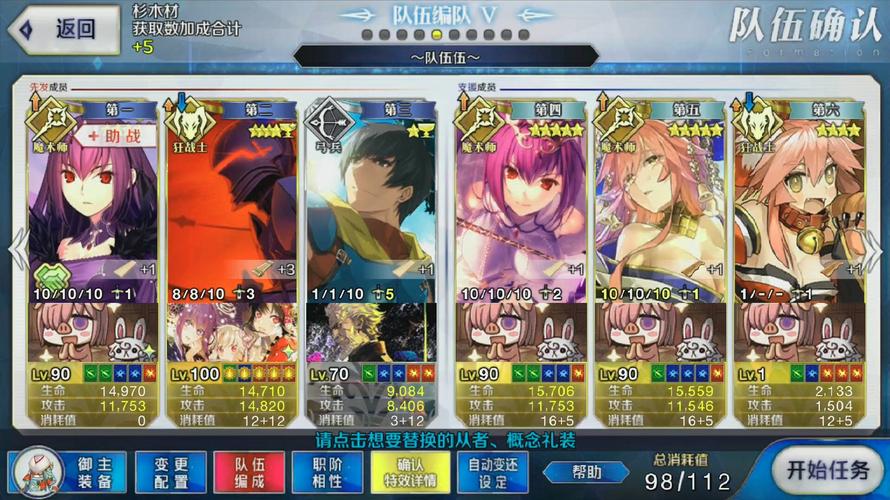The image size is (890, 500).
Task: Go back with the 返回 button
Action: (62, 30)
